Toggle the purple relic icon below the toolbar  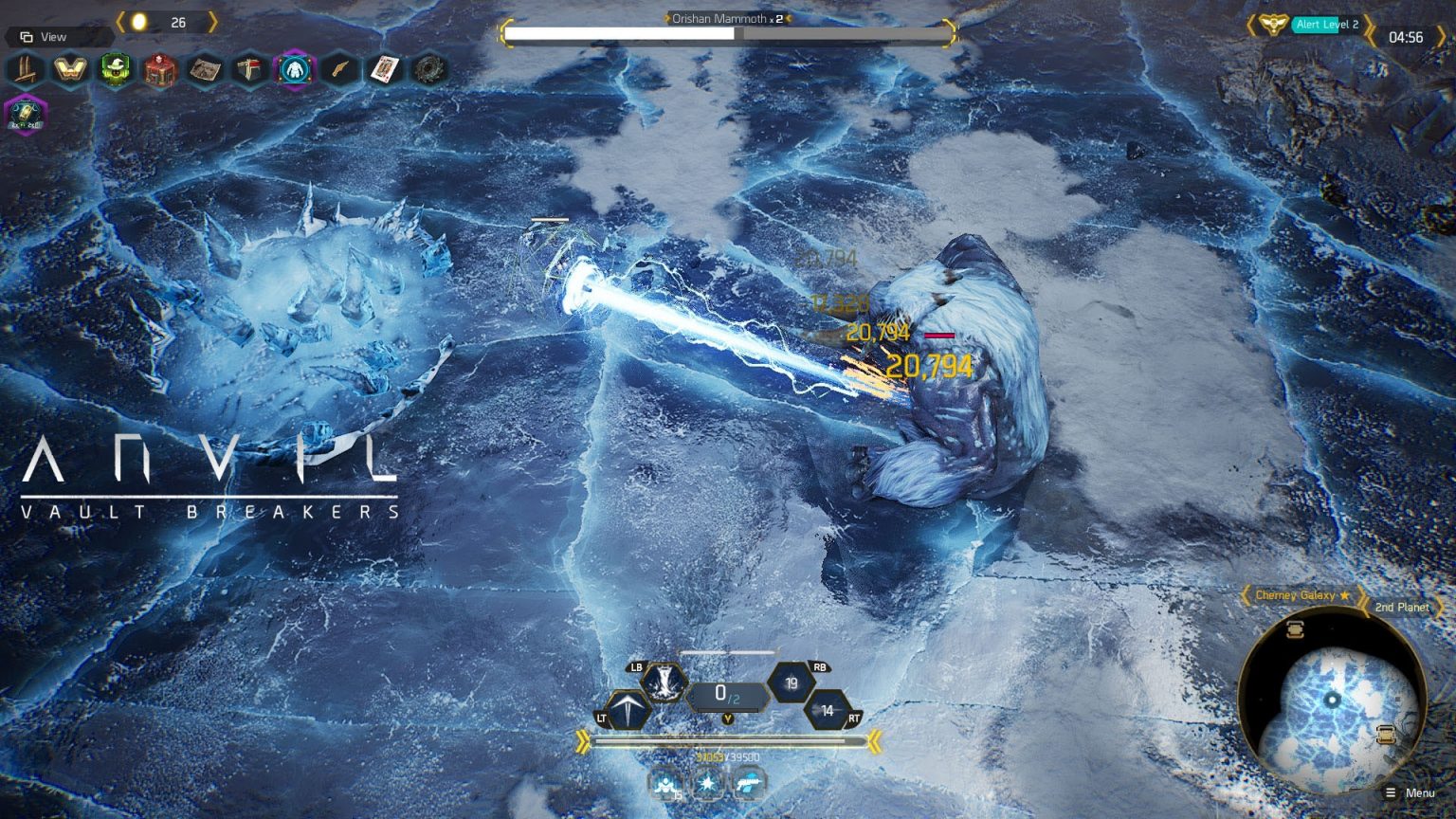[x=26, y=116]
